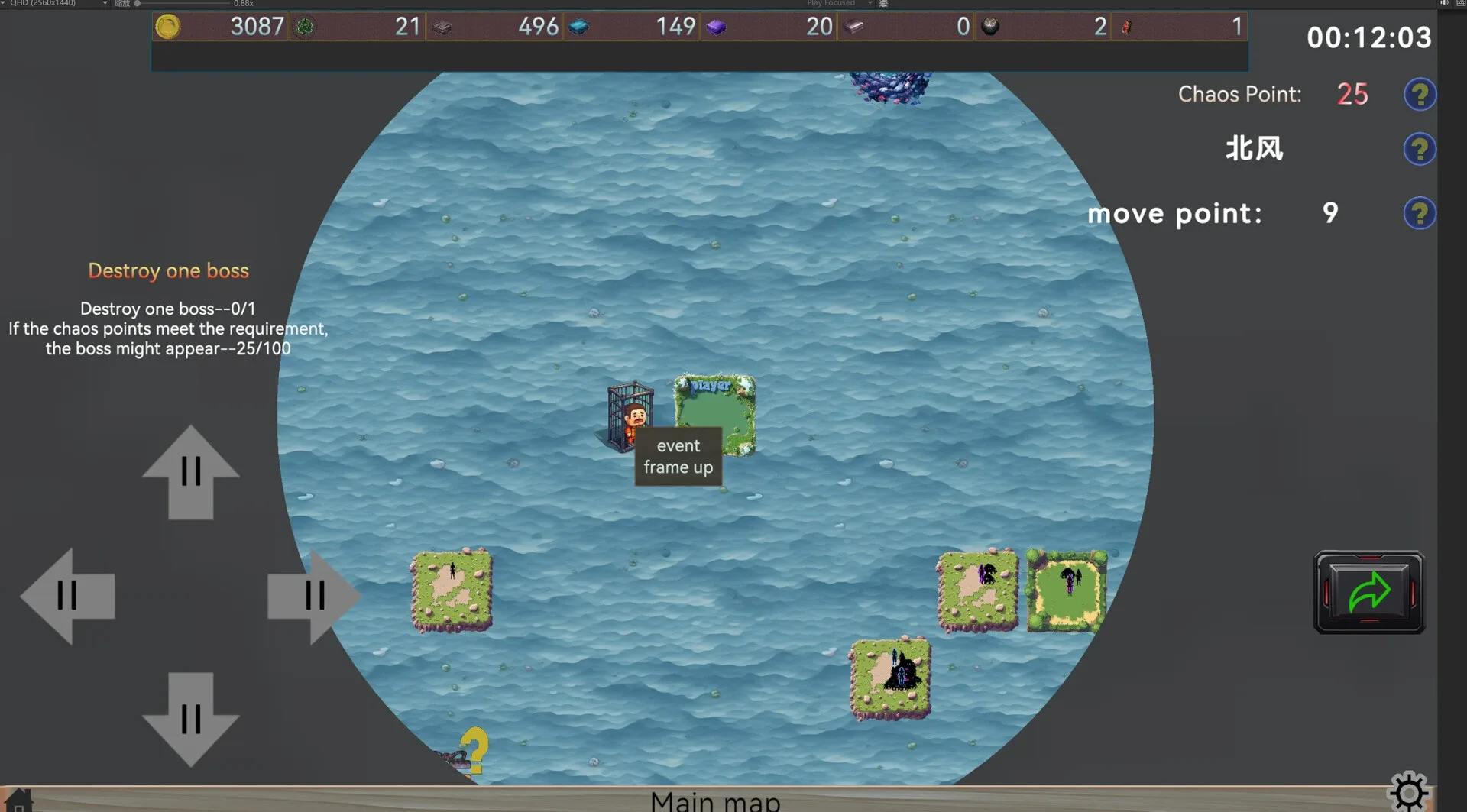Click the right movement arrow
The height and width of the screenshot is (812, 1467).
tap(313, 596)
